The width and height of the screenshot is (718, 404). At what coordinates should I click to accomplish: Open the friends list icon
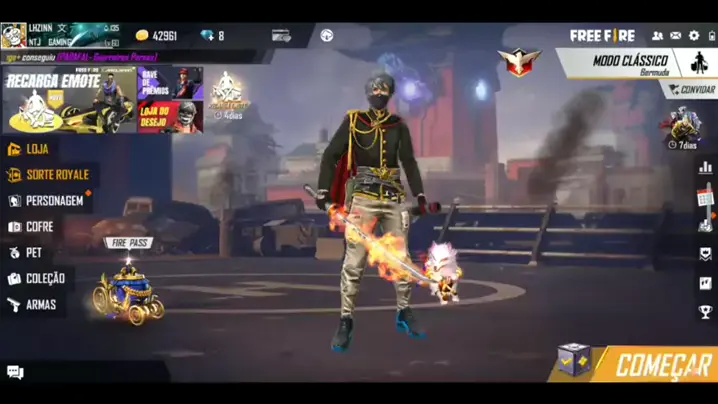(657, 36)
